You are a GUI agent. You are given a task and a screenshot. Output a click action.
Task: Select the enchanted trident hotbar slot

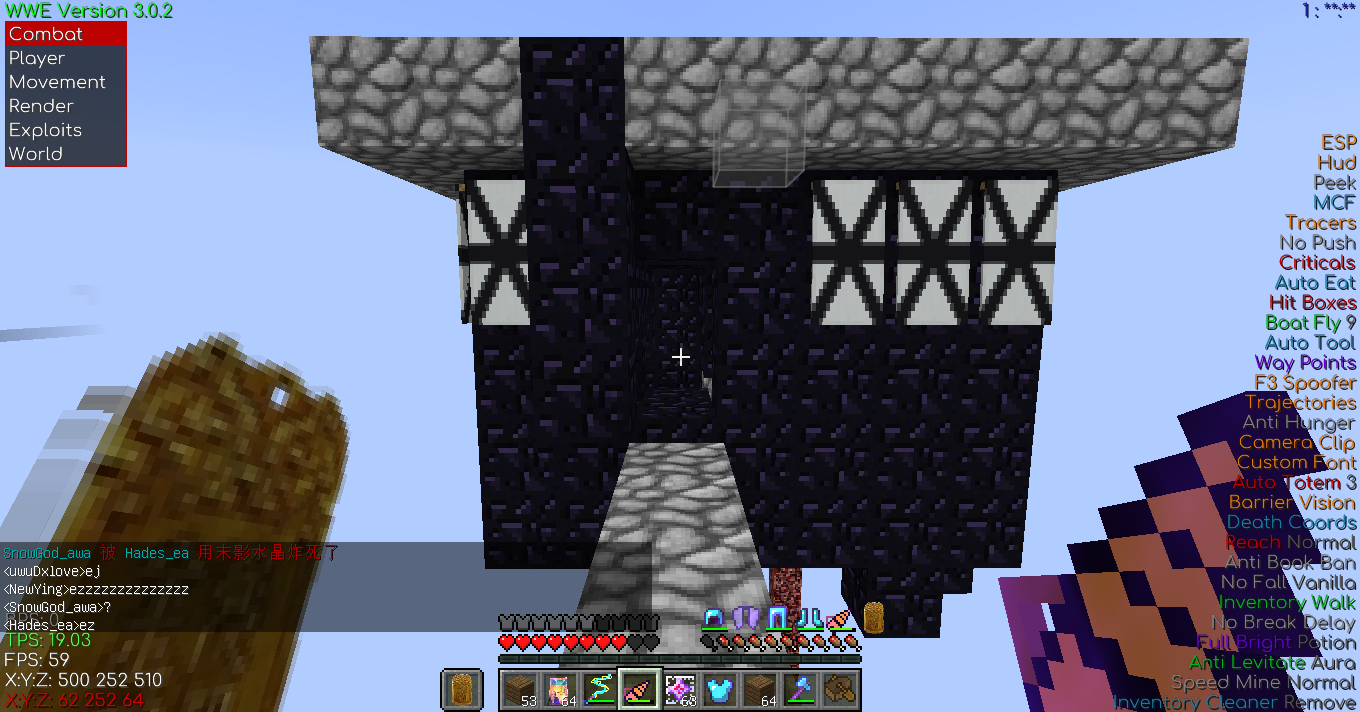(x=599, y=689)
